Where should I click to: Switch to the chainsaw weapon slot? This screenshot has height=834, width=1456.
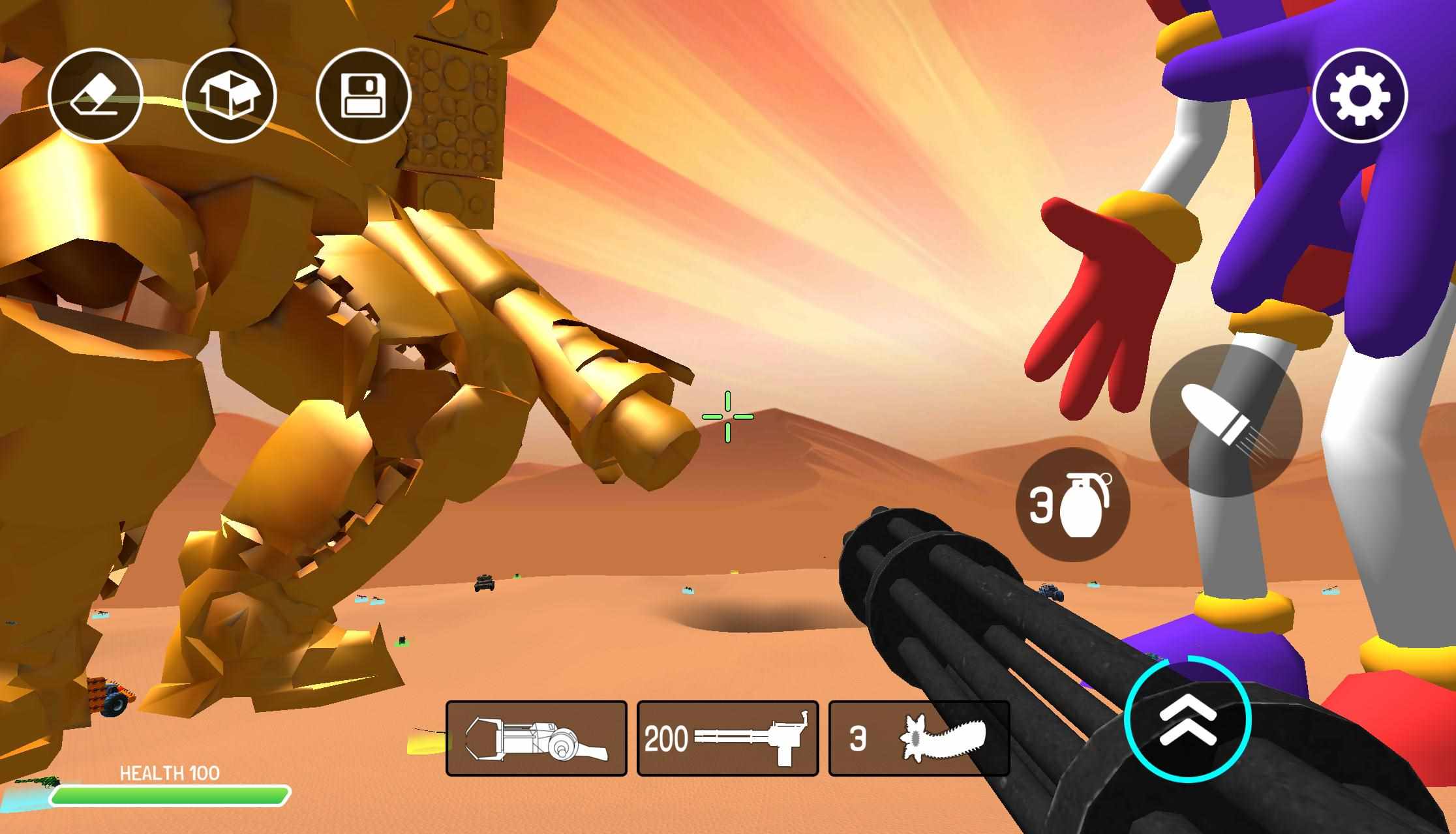click(x=918, y=739)
